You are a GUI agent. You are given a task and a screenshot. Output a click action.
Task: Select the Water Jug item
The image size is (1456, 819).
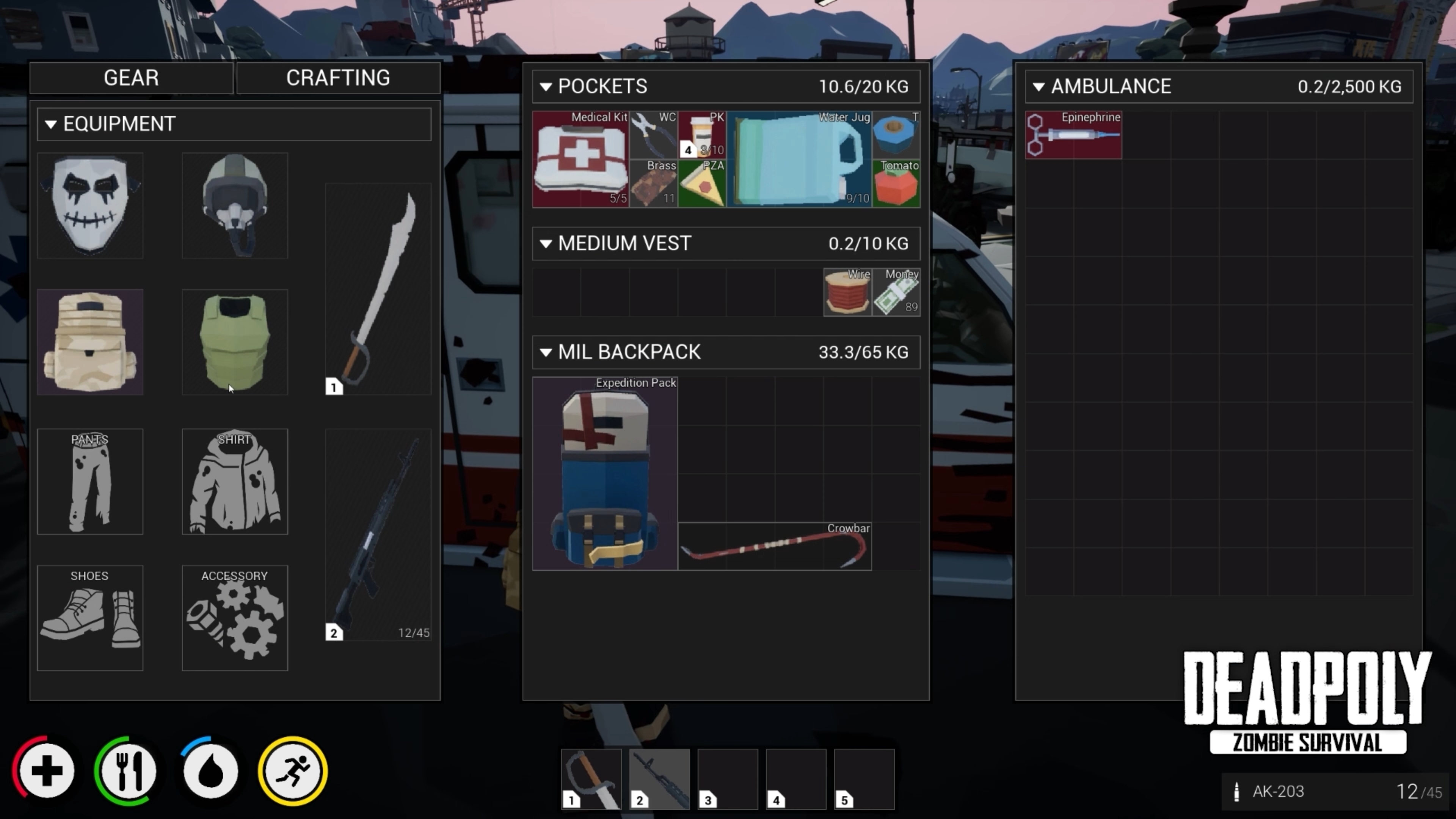point(800,159)
